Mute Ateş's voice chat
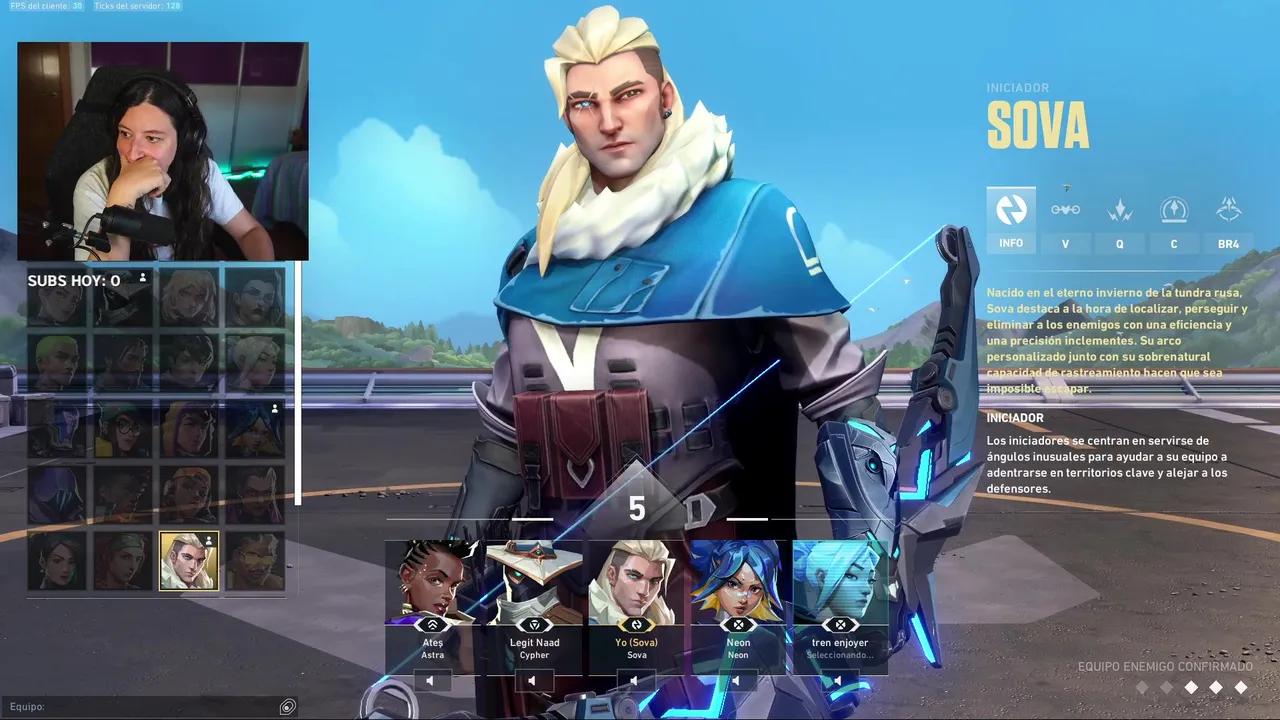 (429, 680)
